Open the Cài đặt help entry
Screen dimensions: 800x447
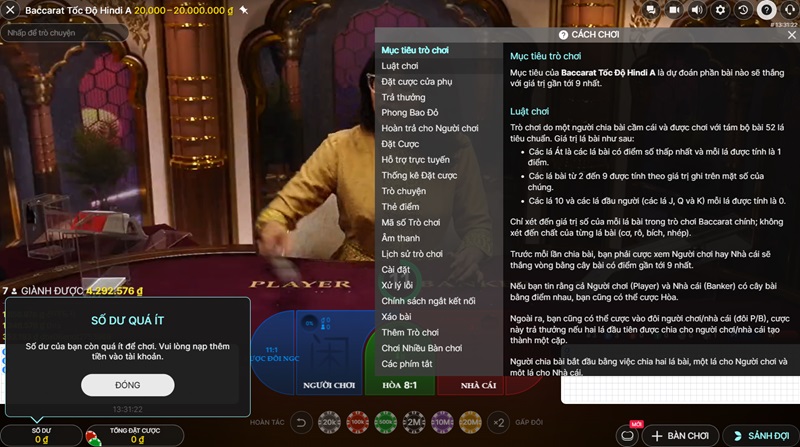point(397,269)
